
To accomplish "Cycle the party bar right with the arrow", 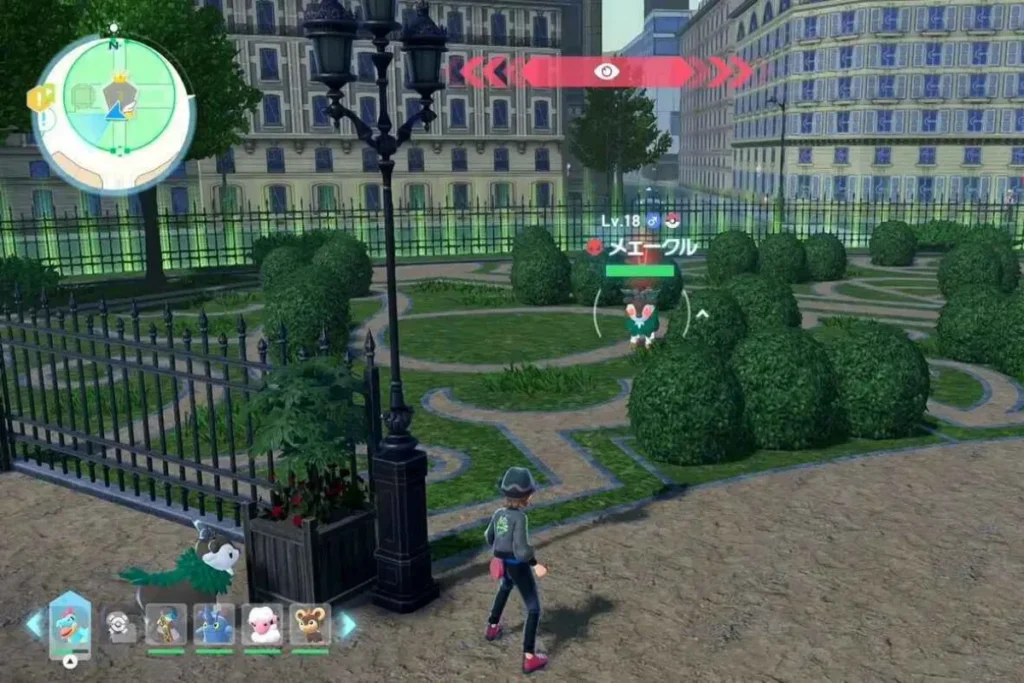I will pos(346,624).
